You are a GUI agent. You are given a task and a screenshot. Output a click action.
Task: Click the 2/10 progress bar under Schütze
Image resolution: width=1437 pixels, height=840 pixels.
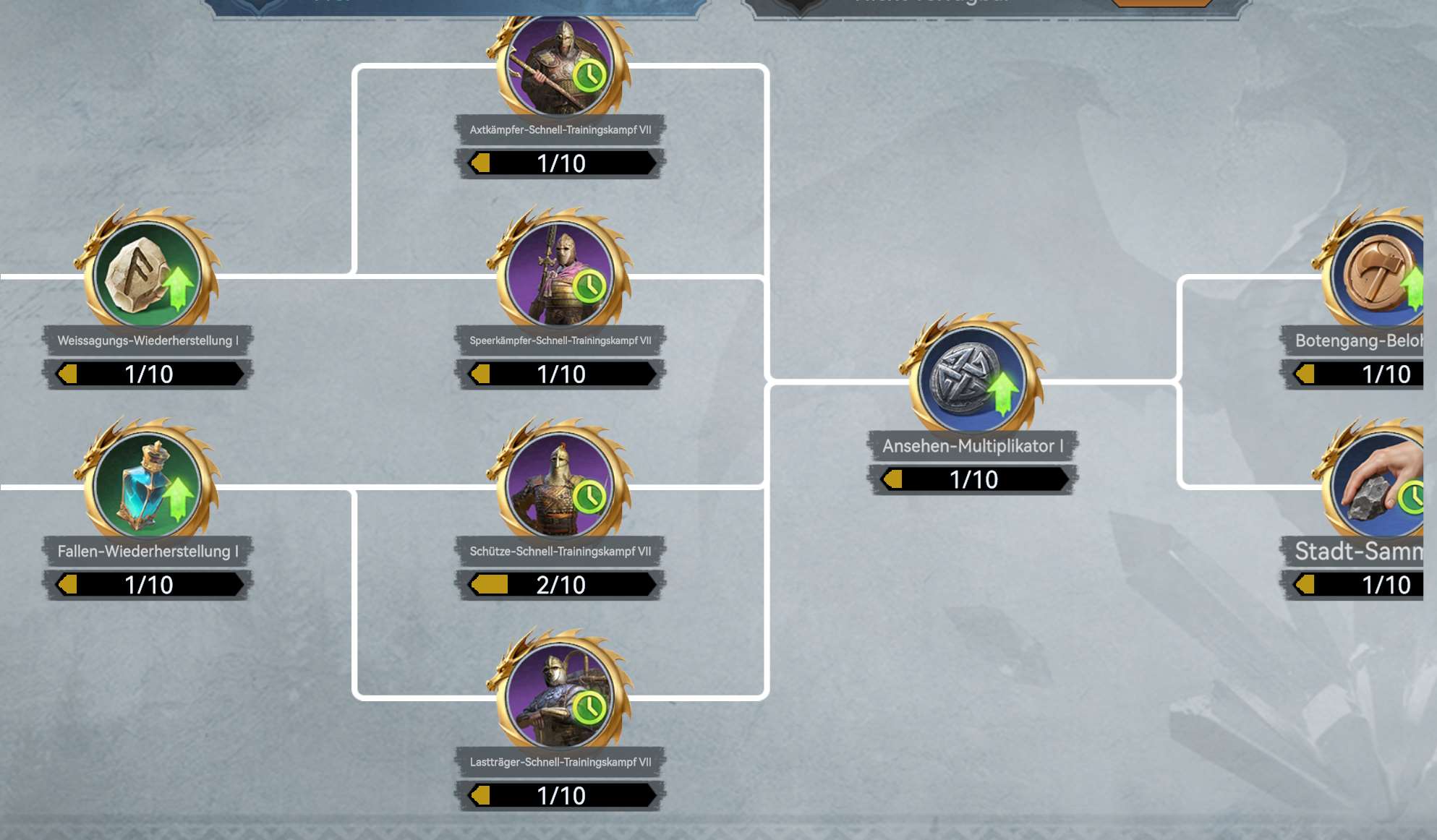click(560, 586)
